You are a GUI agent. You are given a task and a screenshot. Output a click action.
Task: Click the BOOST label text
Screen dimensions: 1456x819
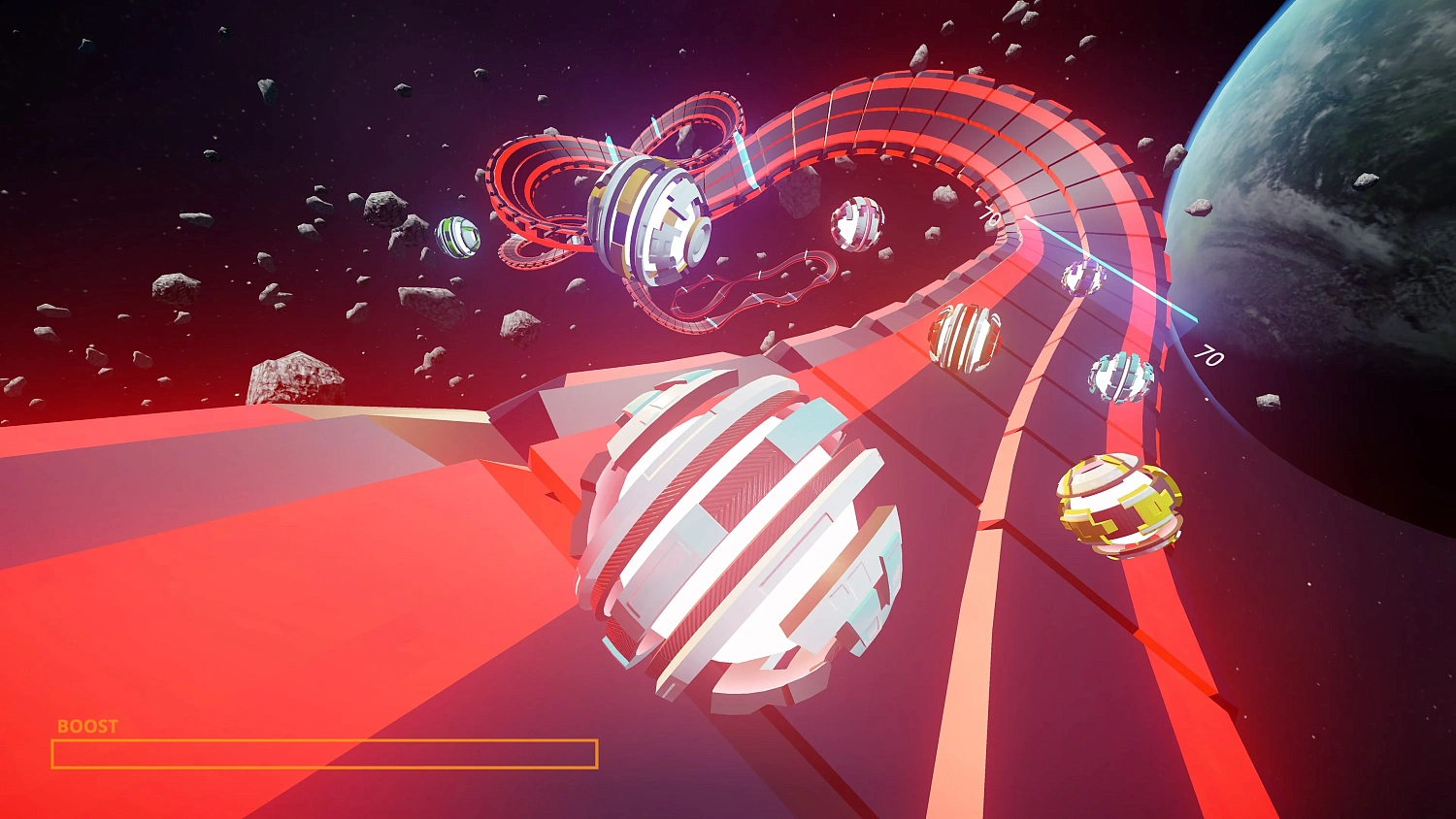click(x=86, y=725)
